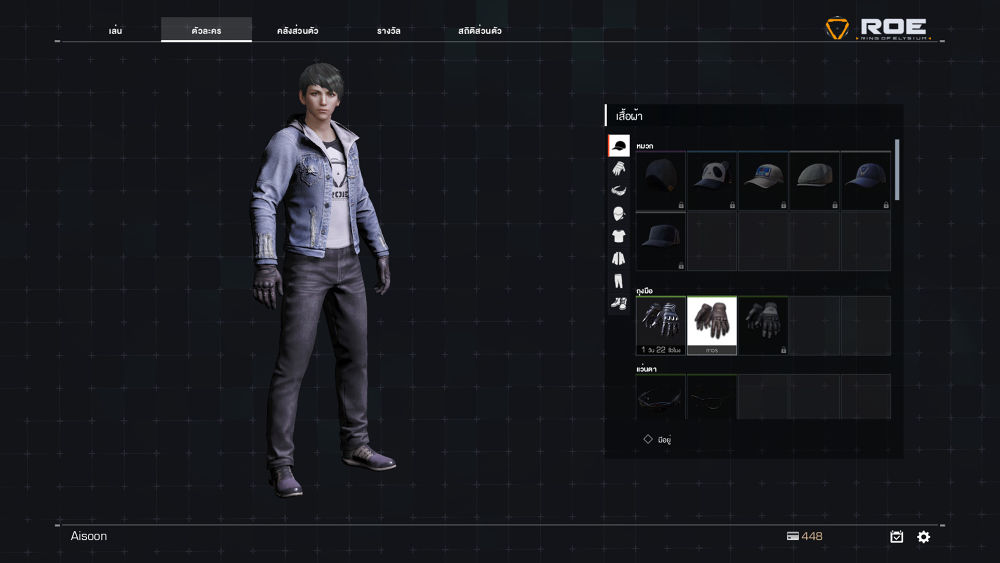Go to the รางวัล rewards tab

pos(387,31)
